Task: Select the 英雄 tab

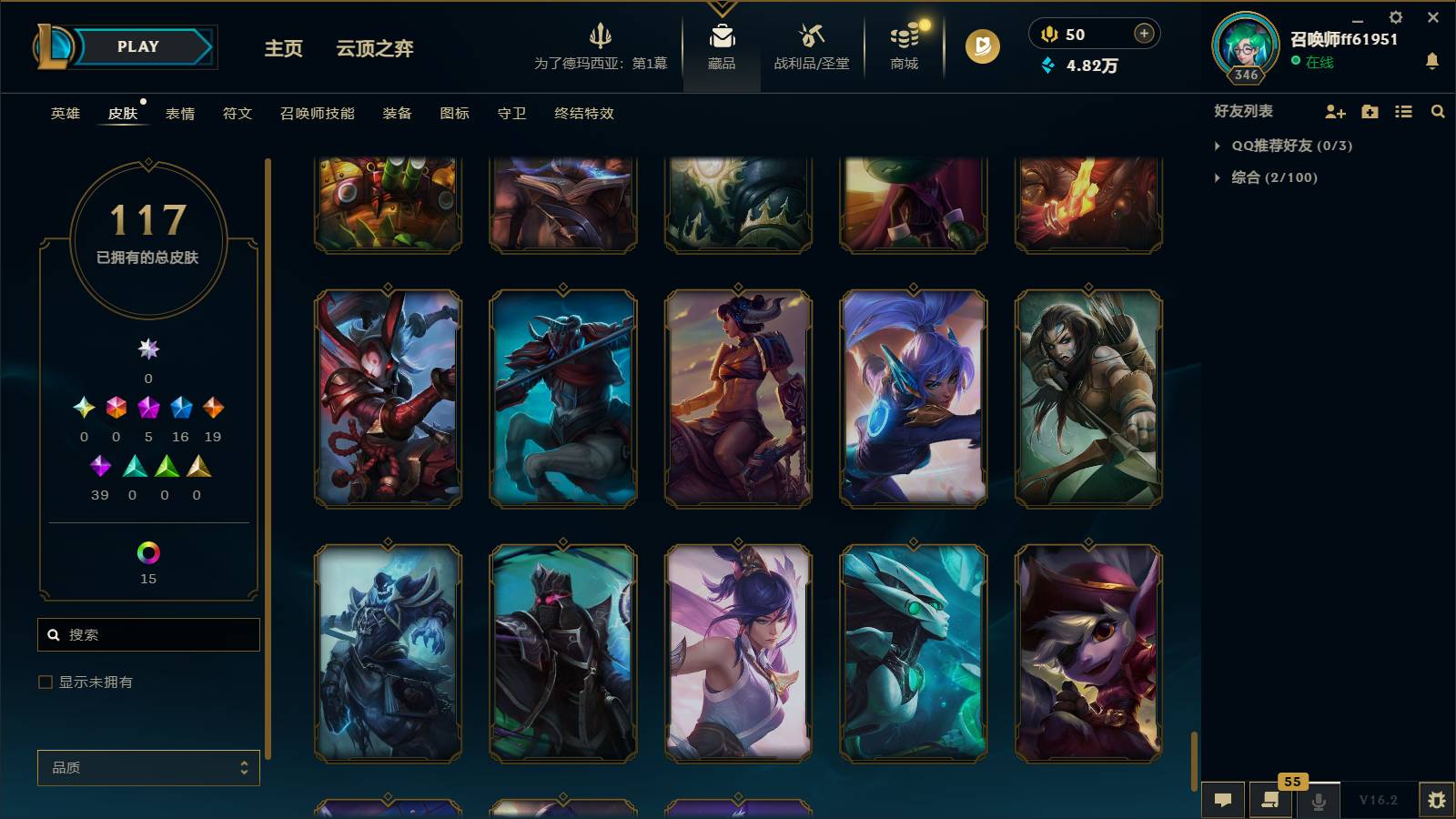Action: point(64,114)
